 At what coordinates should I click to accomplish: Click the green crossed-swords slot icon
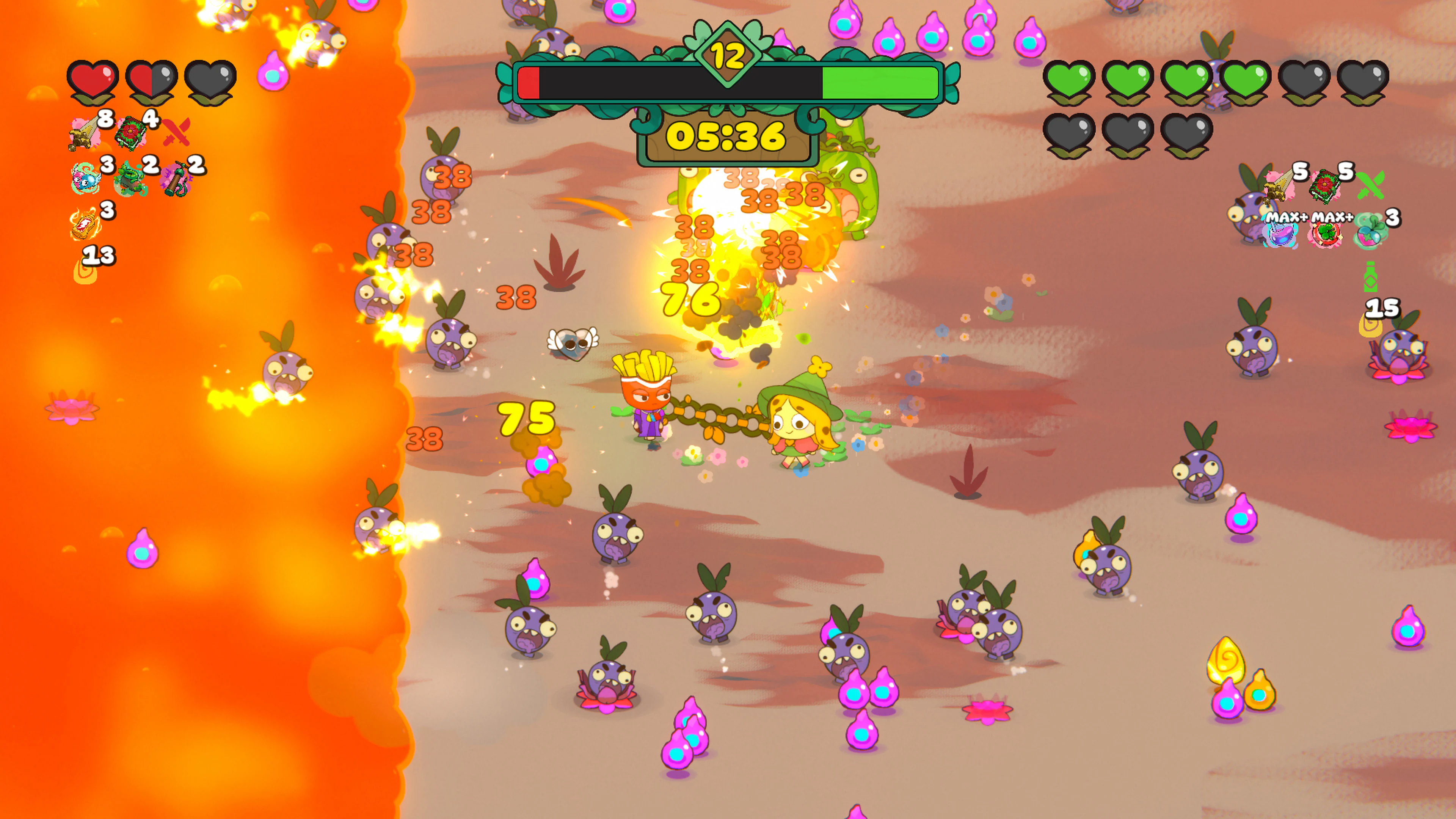click(1370, 186)
